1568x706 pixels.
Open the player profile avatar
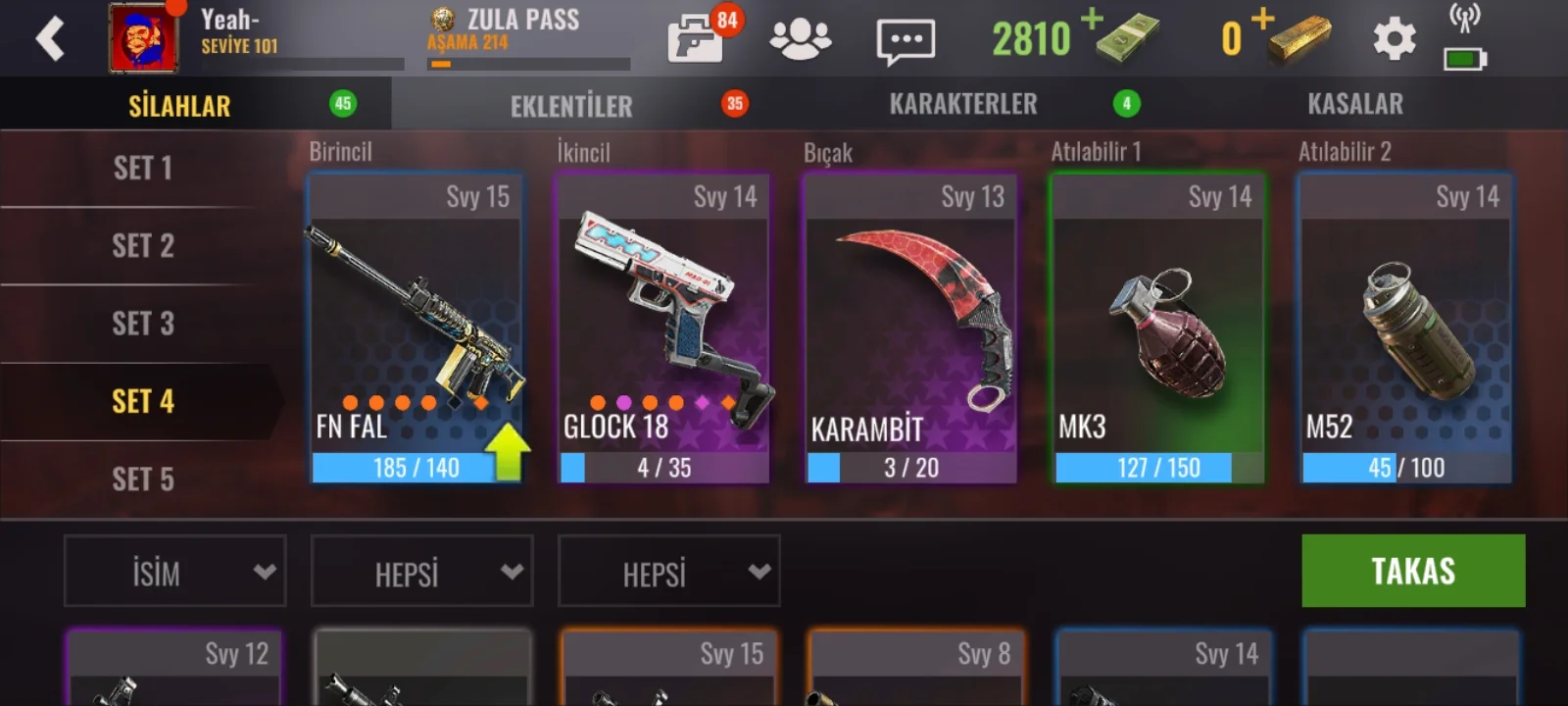pyautogui.click(x=143, y=39)
